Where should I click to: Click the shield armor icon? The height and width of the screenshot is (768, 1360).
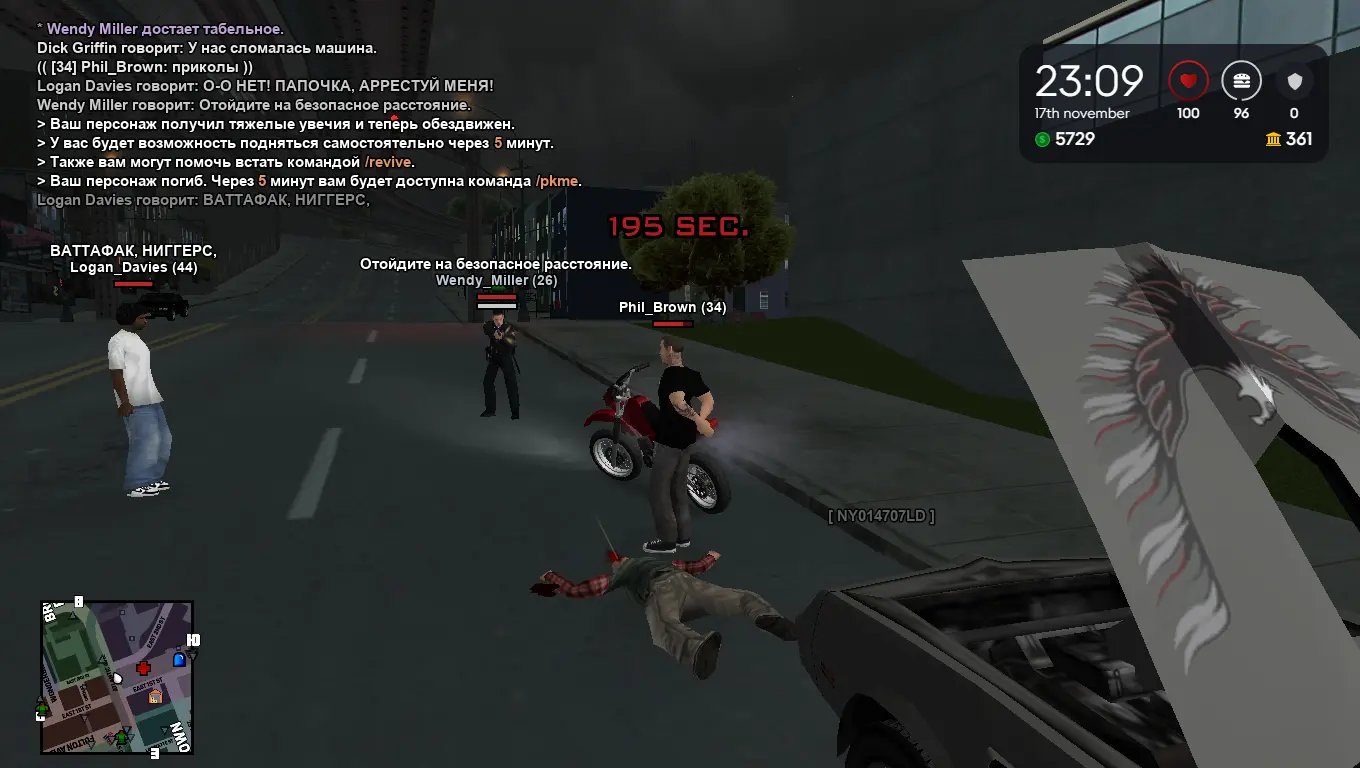1293,80
